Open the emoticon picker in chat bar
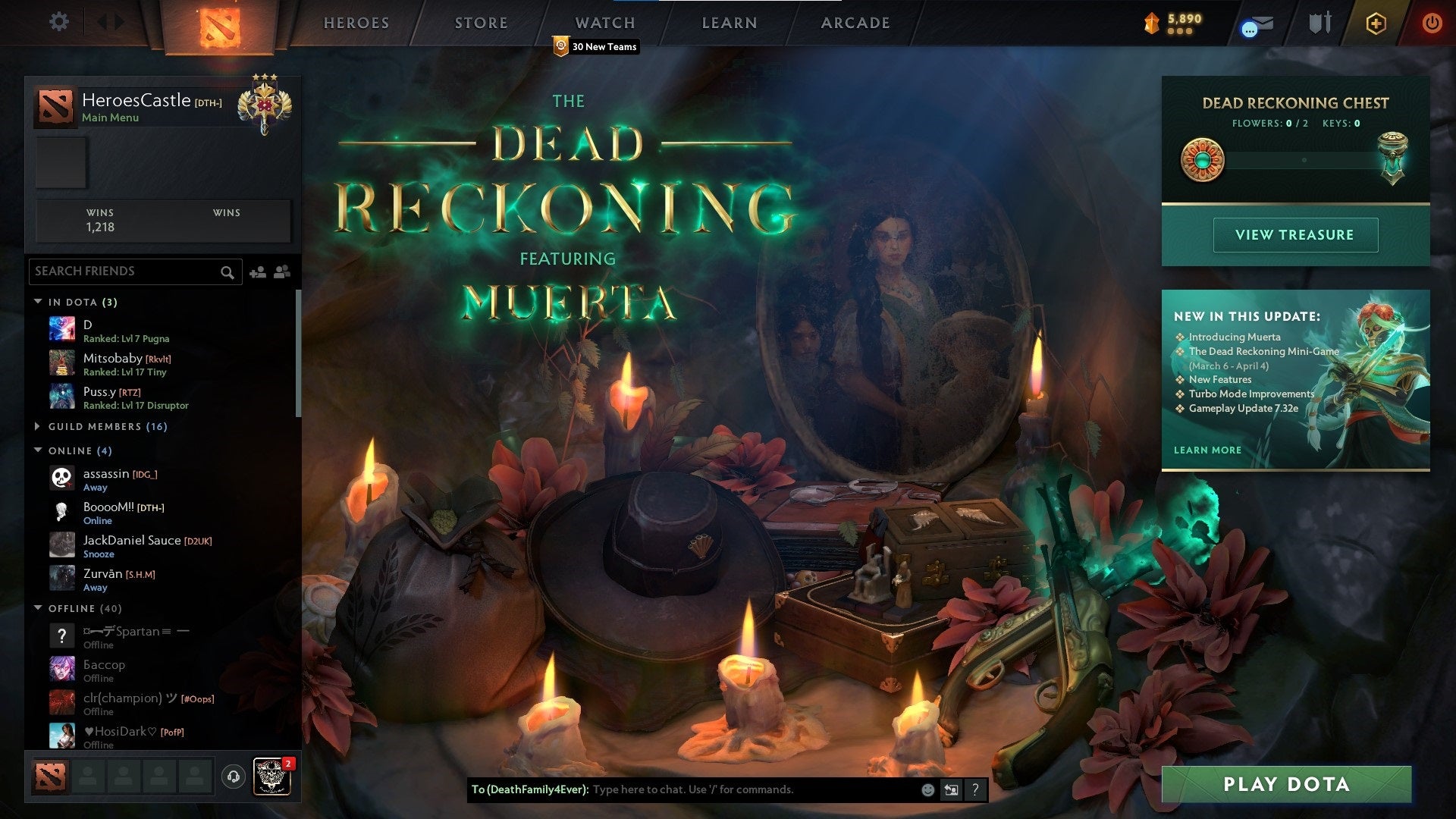1456x819 pixels. (x=927, y=789)
